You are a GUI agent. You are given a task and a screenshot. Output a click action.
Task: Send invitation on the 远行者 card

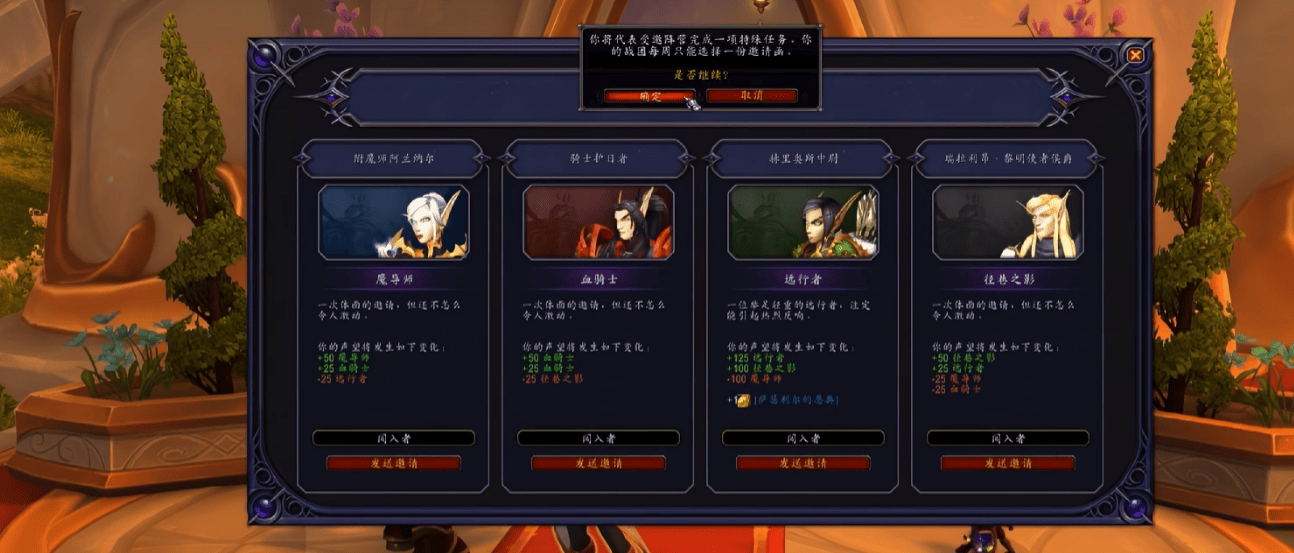pyautogui.click(x=803, y=463)
